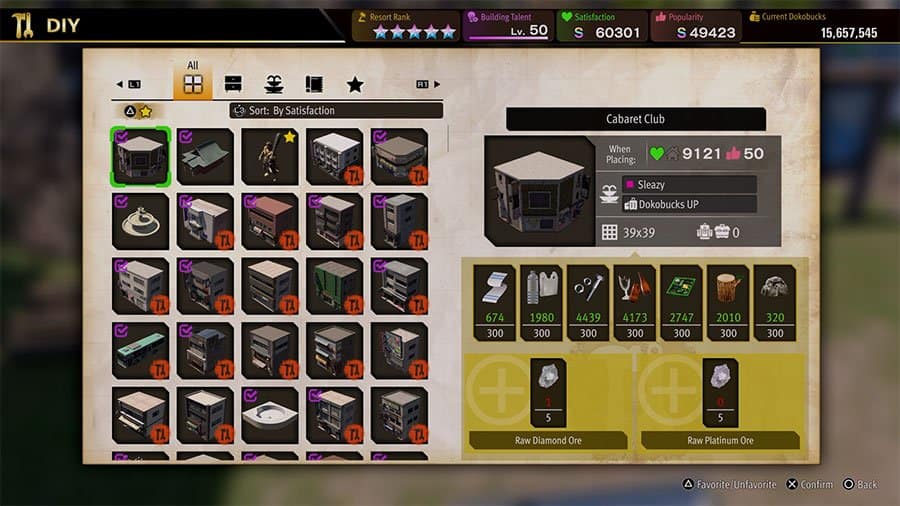Select the Raw Platinum Ore requirement
The width and height of the screenshot is (900, 506).
pyautogui.click(x=720, y=395)
